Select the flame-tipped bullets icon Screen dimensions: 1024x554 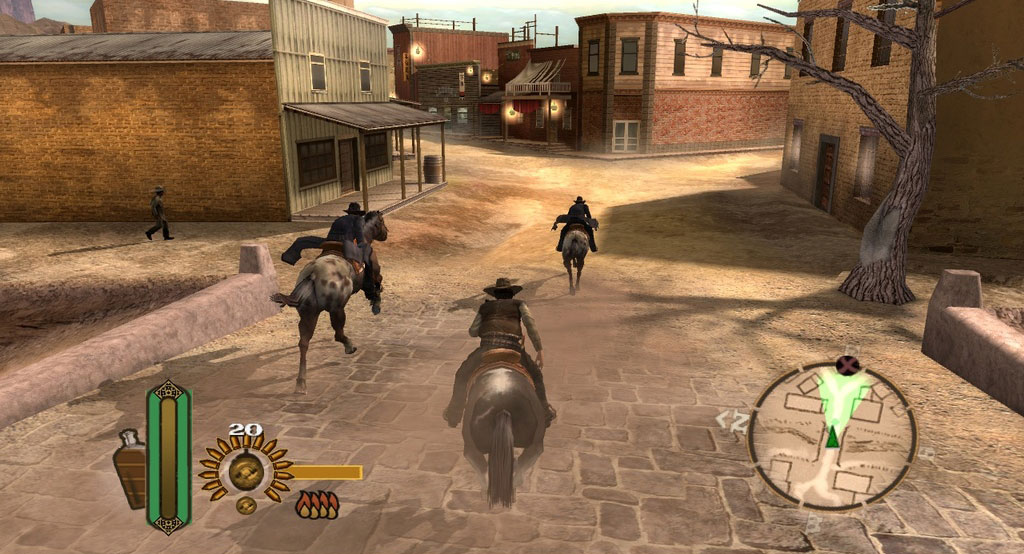316,504
